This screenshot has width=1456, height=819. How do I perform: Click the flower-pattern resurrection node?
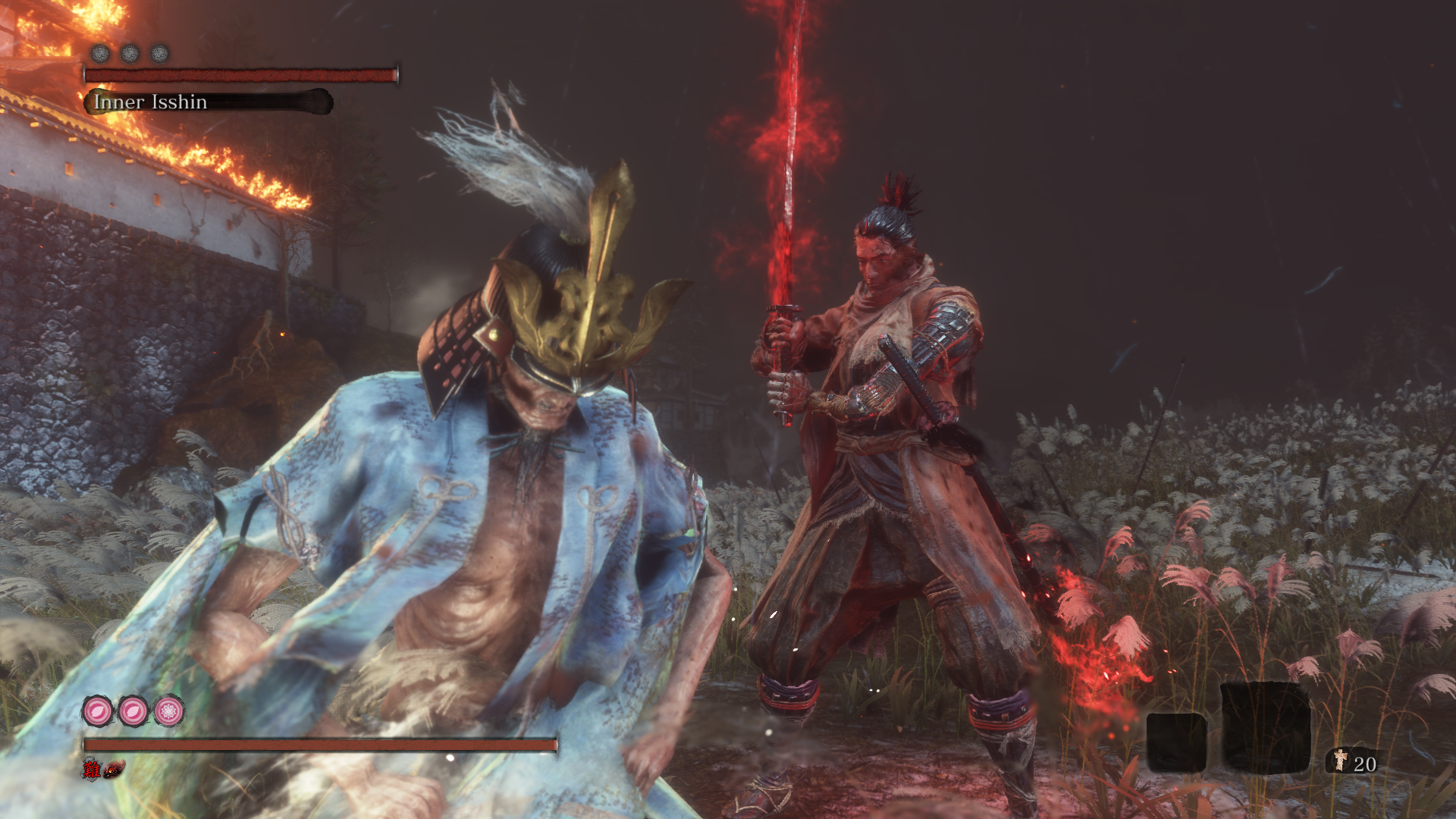point(168,711)
